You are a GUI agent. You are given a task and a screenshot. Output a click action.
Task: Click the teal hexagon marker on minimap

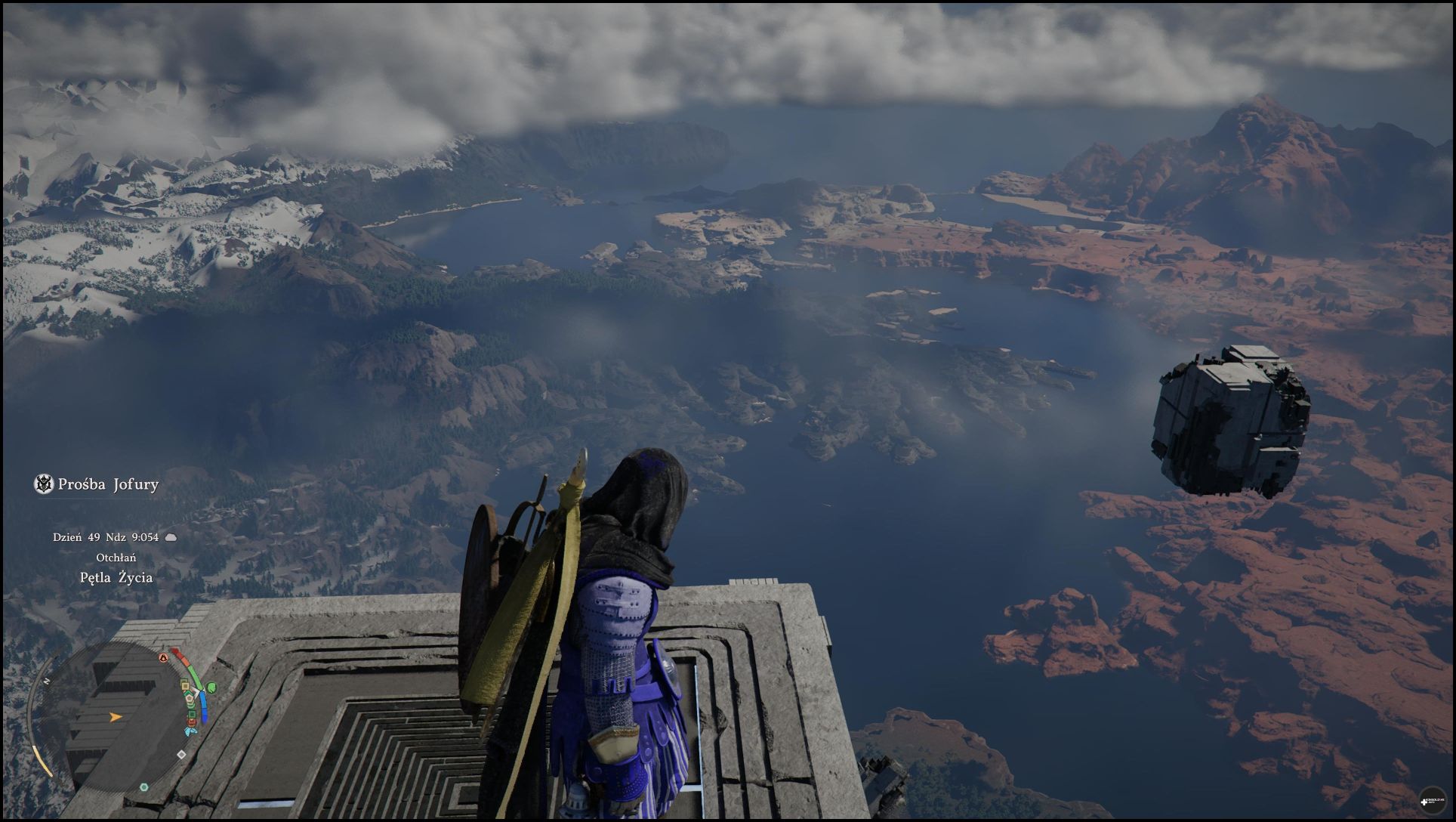point(144,786)
